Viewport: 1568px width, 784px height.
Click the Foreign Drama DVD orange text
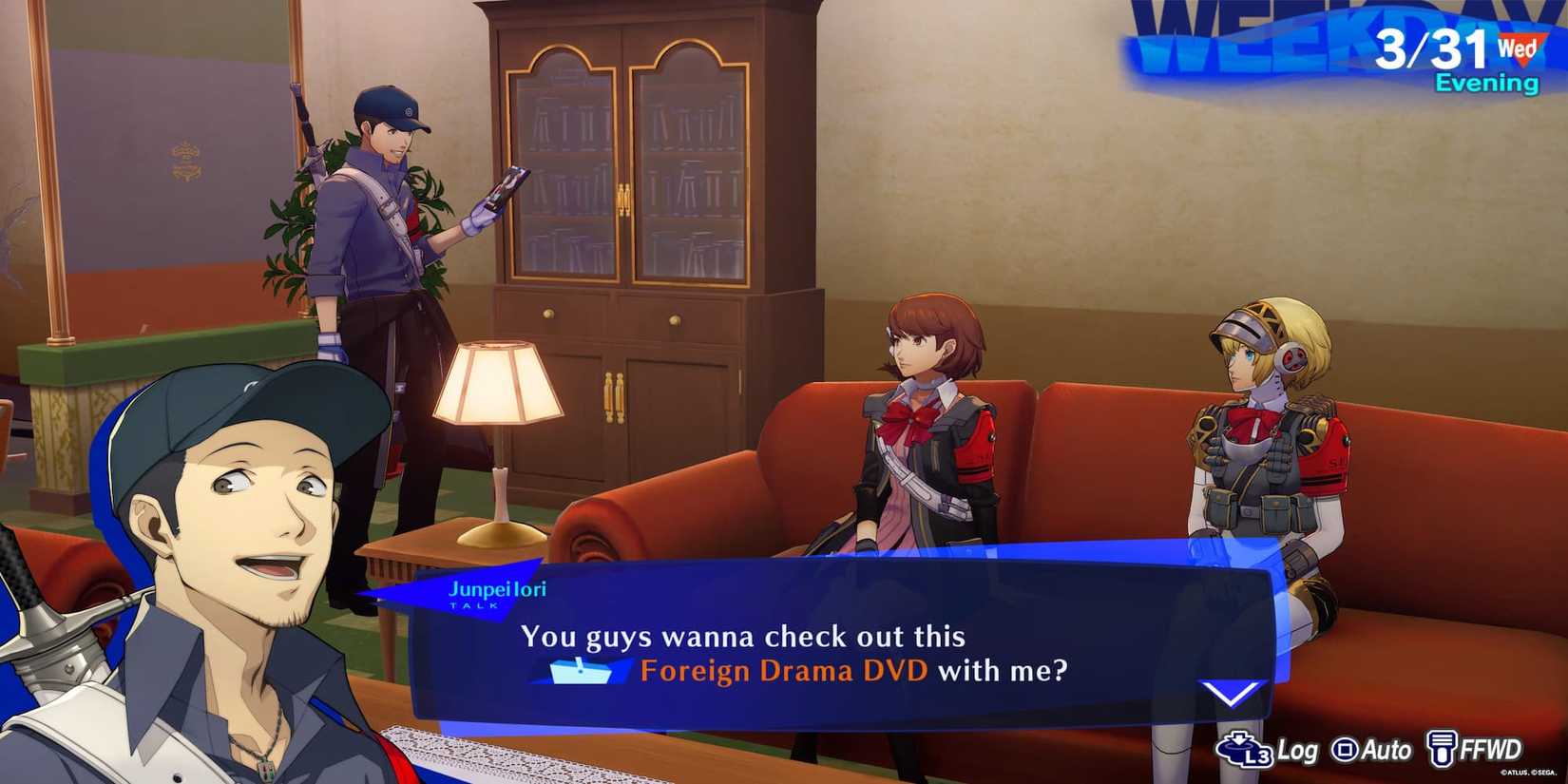783,671
